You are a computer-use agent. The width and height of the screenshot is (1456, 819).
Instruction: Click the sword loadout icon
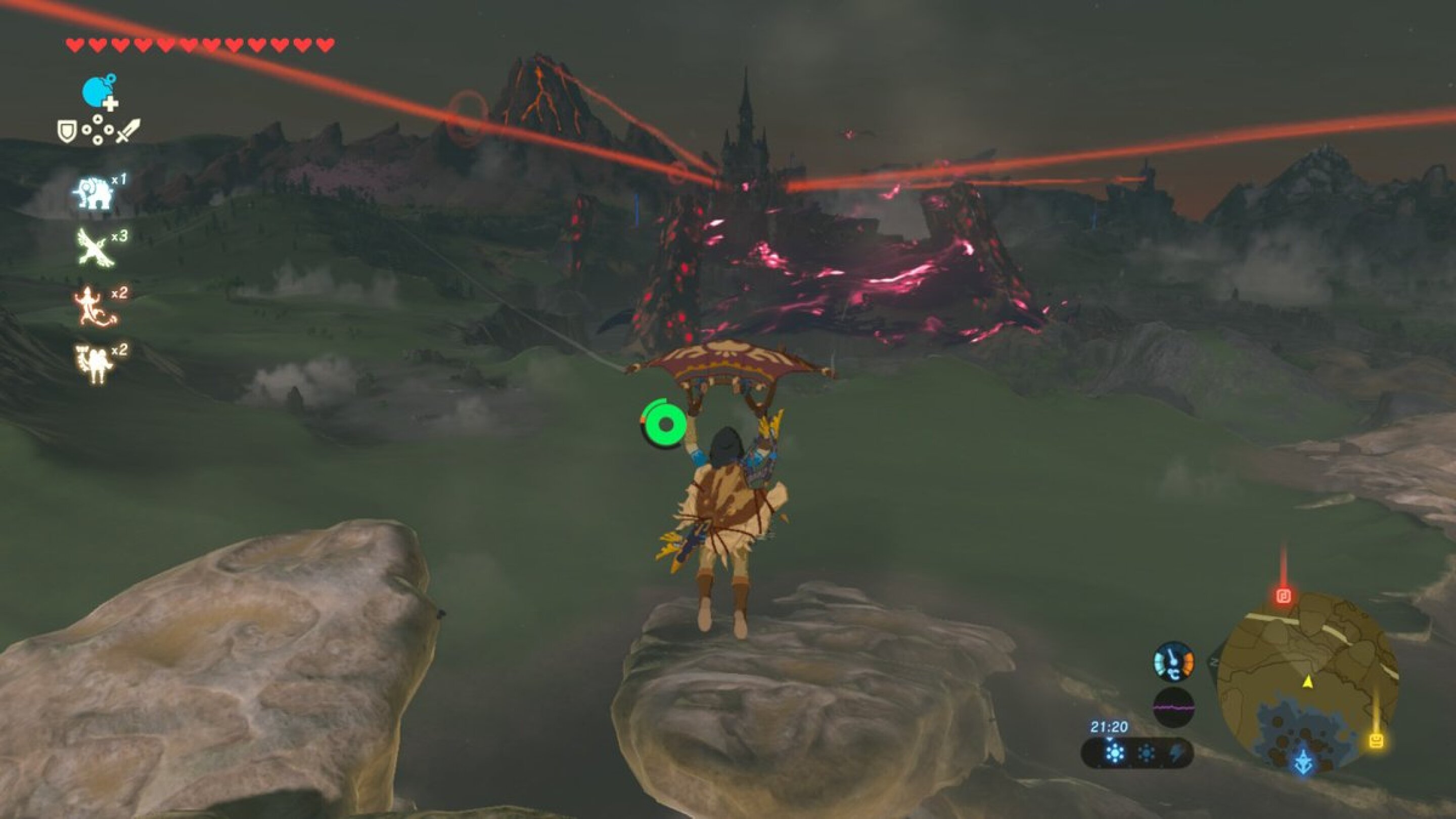click(128, 131)
